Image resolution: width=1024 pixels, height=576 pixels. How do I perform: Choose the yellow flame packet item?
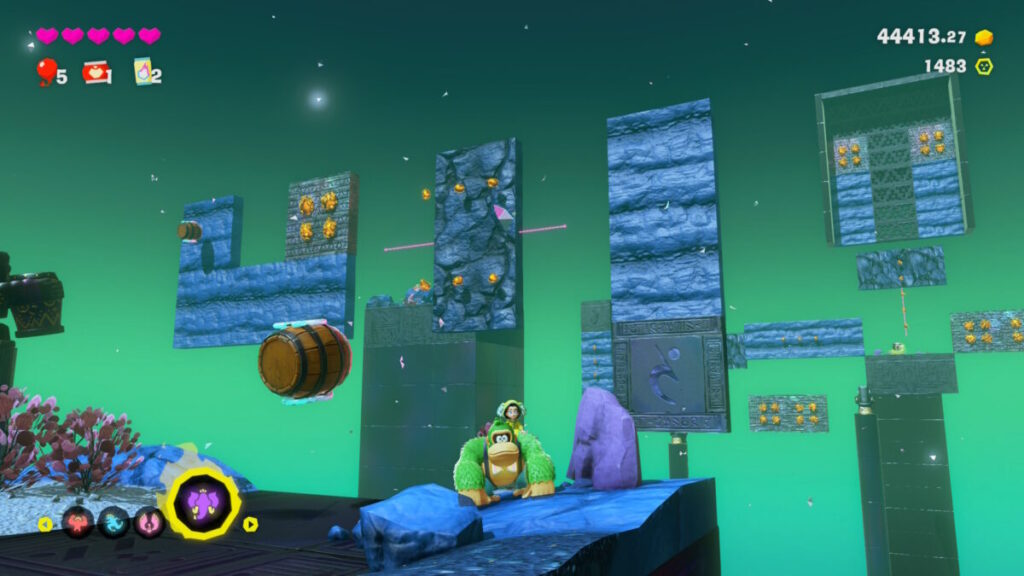tap(143, 72)
